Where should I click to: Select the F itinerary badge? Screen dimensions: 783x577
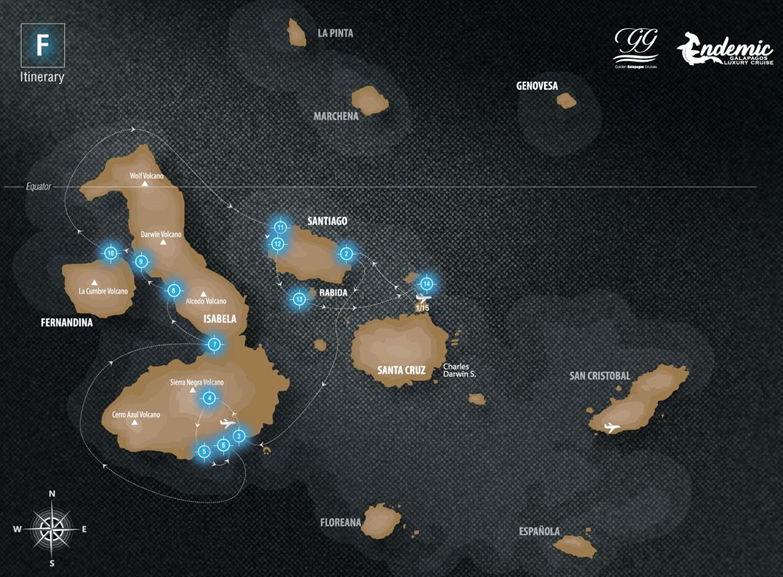pyautogui.click(x=42, y=46)
